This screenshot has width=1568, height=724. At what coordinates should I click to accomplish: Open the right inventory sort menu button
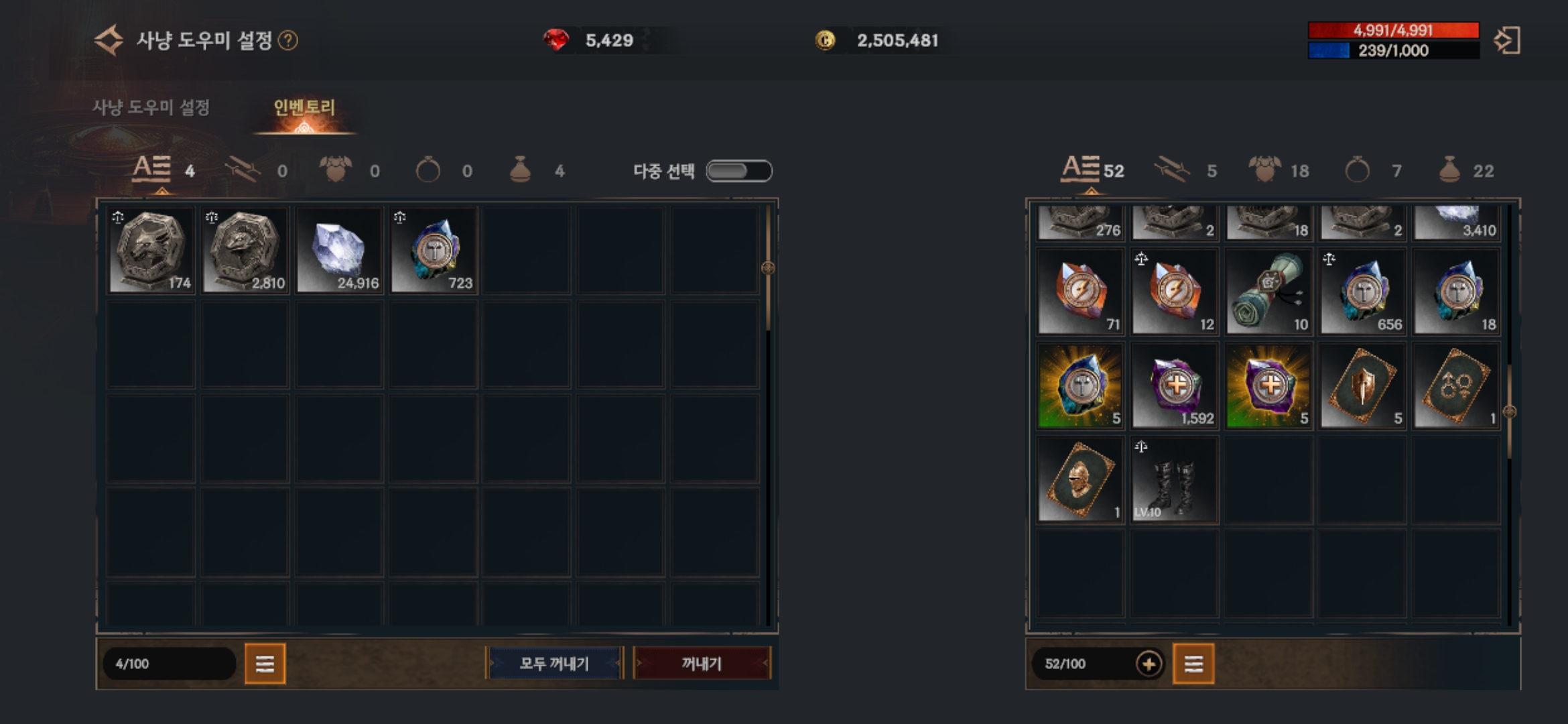pos(1193,664)
